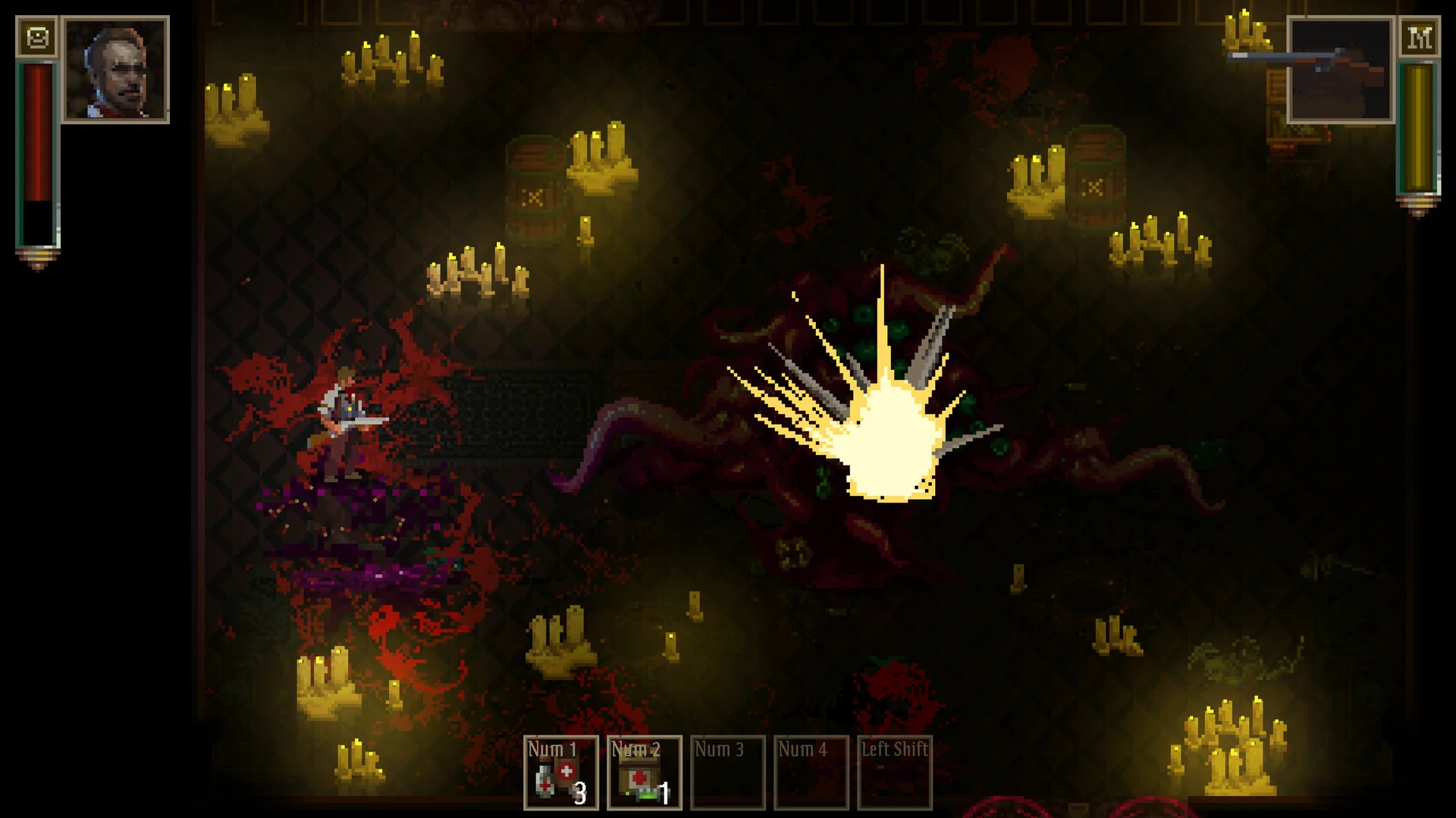Select the first aid kit hotbar slot

pos(644,773)
